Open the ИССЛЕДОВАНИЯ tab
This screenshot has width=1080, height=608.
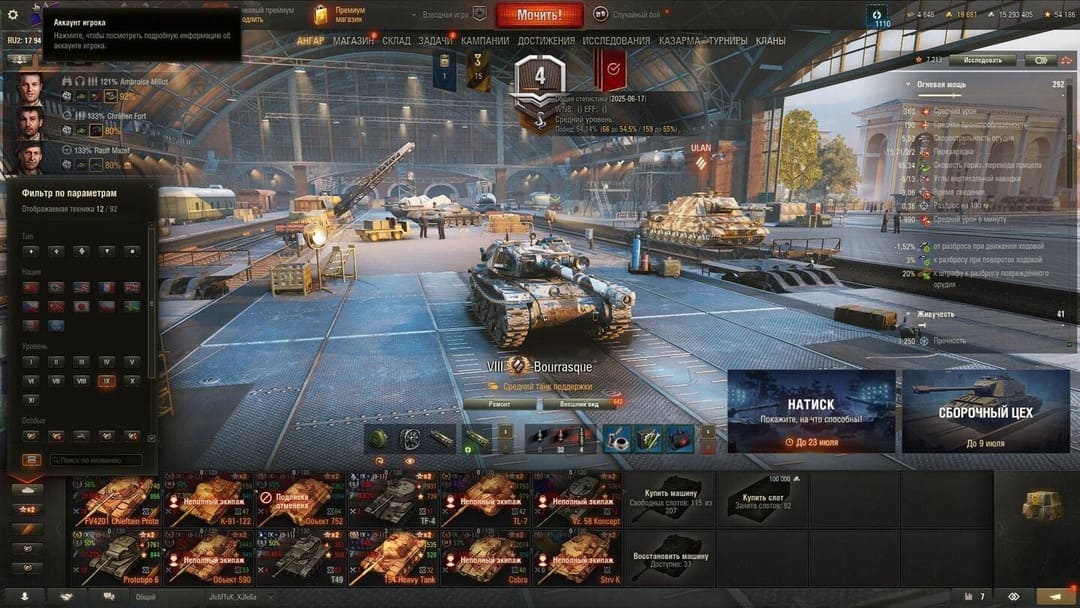click(x=616, y=41)
